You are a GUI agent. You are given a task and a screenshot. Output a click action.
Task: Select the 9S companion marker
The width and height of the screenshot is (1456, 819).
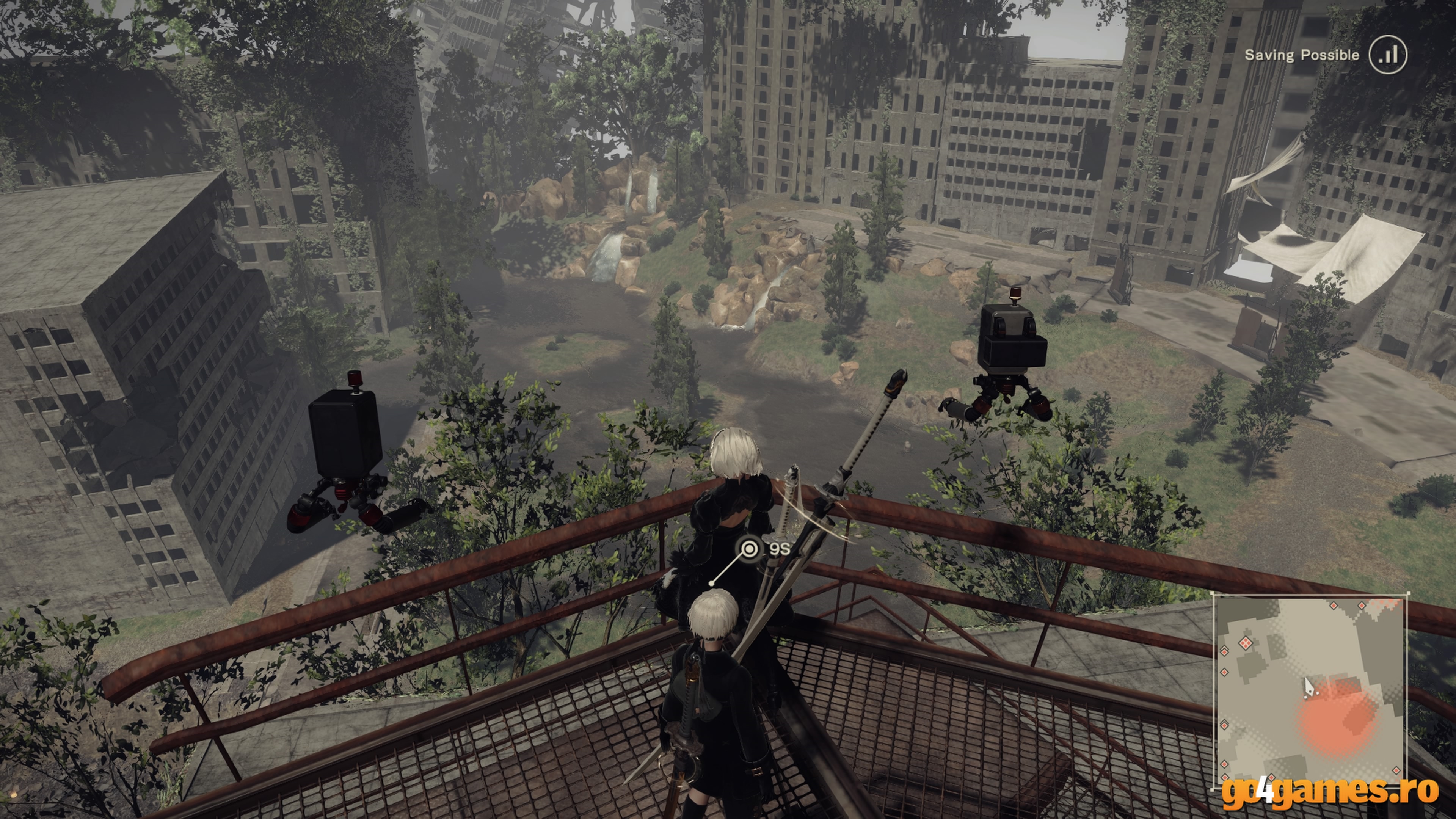tap(750, 548)
